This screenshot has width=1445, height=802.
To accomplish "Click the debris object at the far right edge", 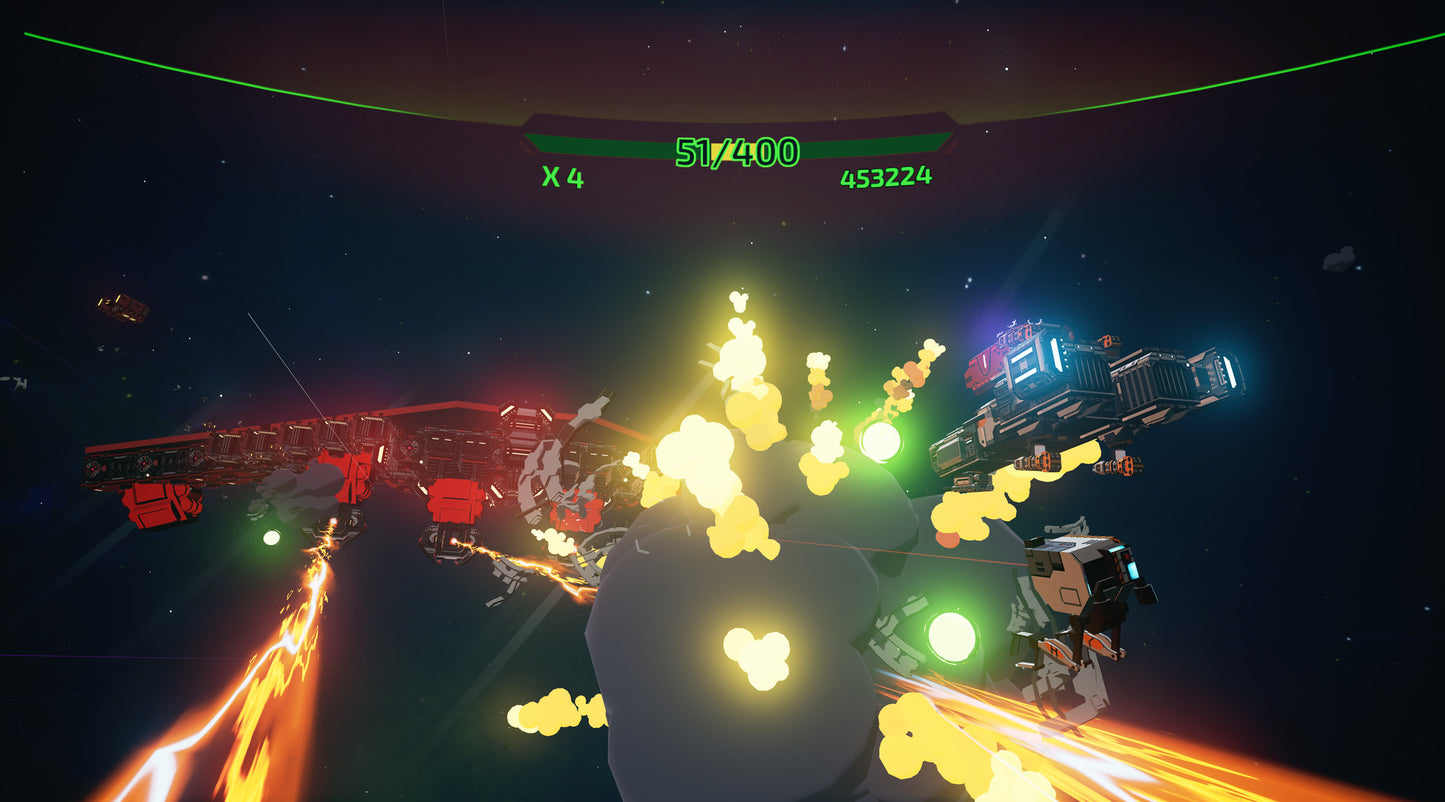I will point(1340,258).
